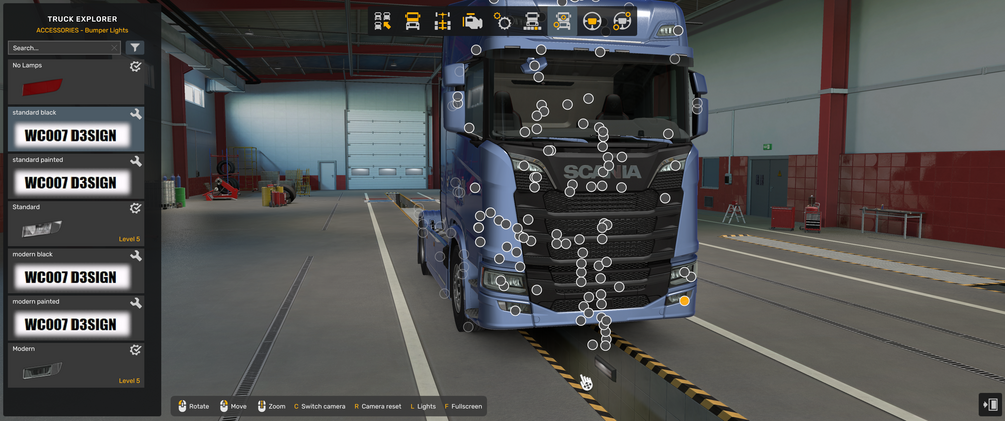Select the truck paint swatches category
This screenshot has height=421, width=1005.
coord(533,21)
